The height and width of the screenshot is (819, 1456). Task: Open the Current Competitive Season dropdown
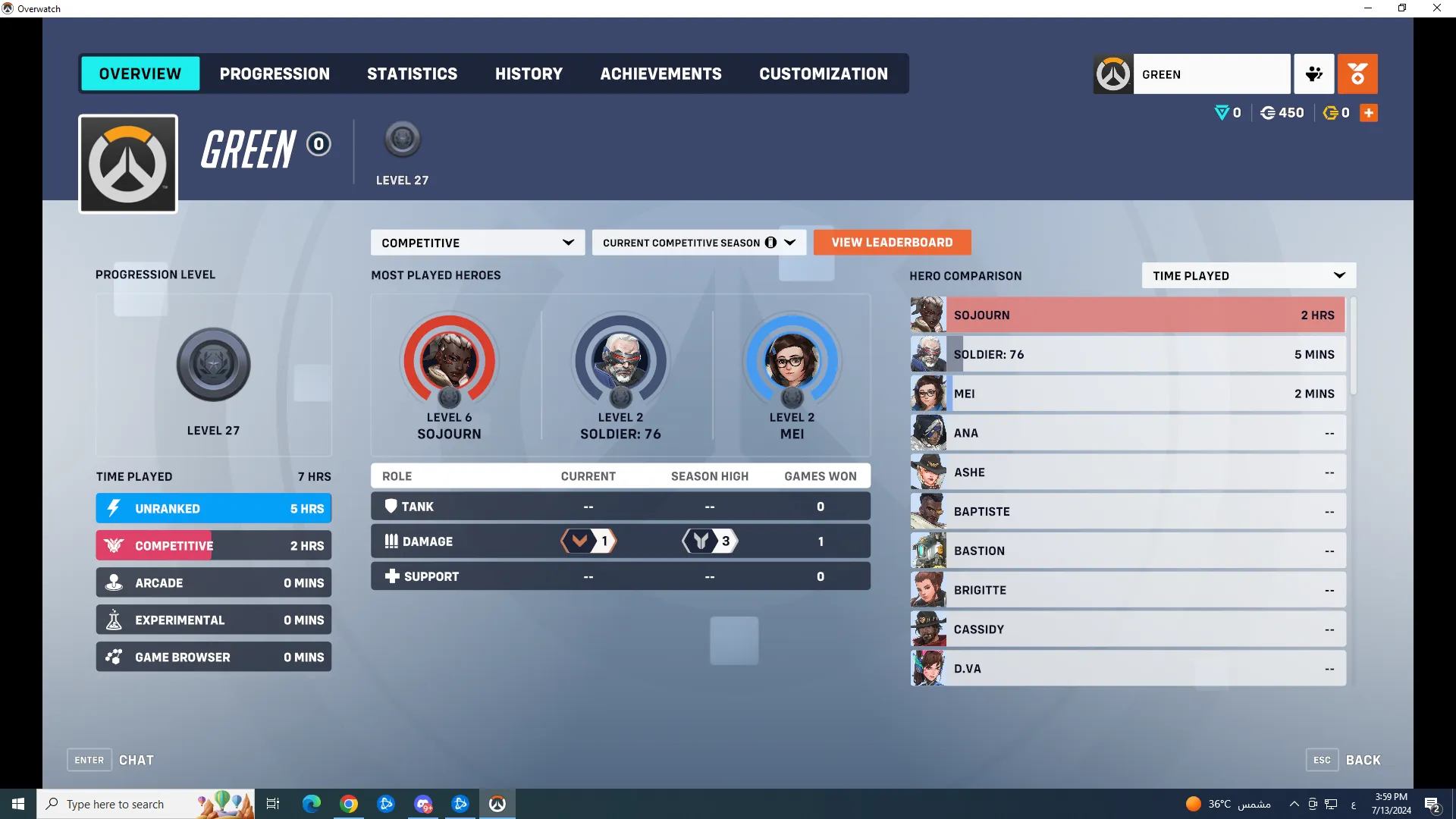pyautogui.click(x=698, y=242)
